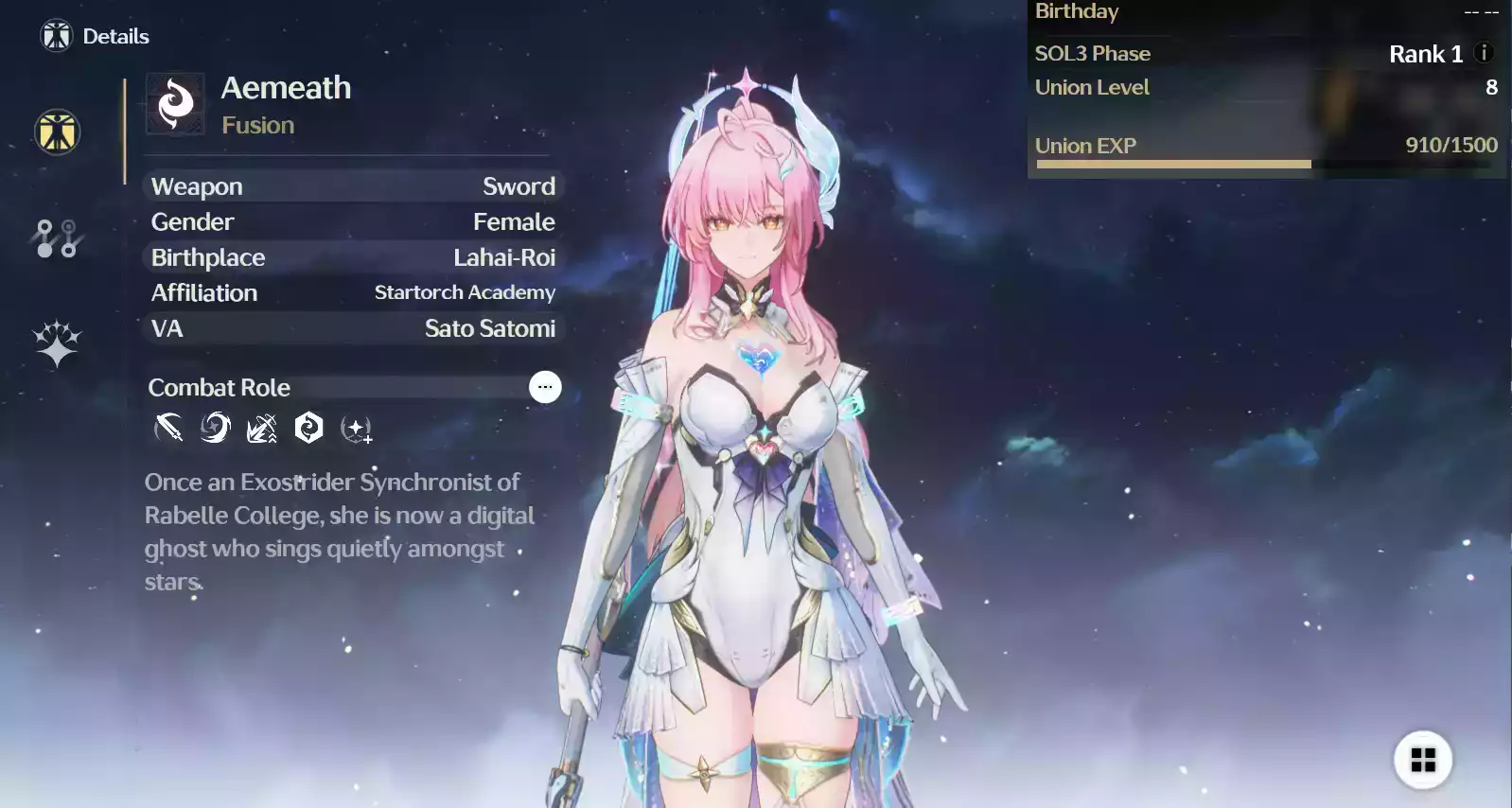
Task: Open the Fusion element emblem beside Aemeath
Action: coord(175,103)
